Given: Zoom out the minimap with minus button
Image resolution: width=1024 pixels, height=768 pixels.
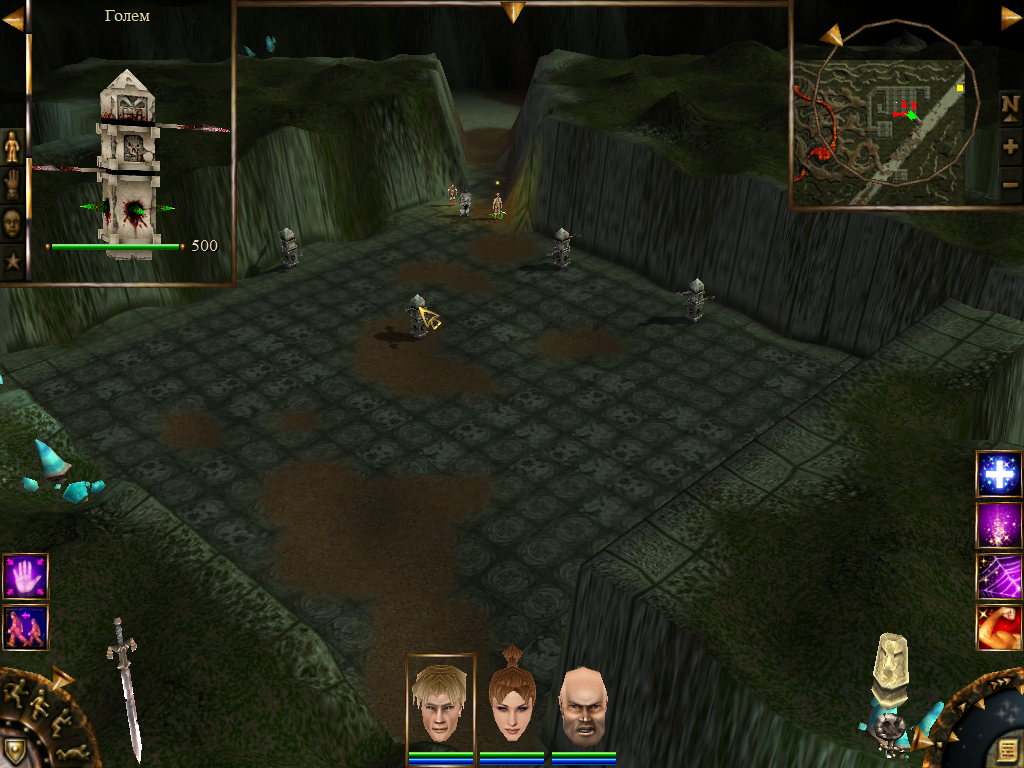Looking at the screenshot, I should (x=1010, y=184).
